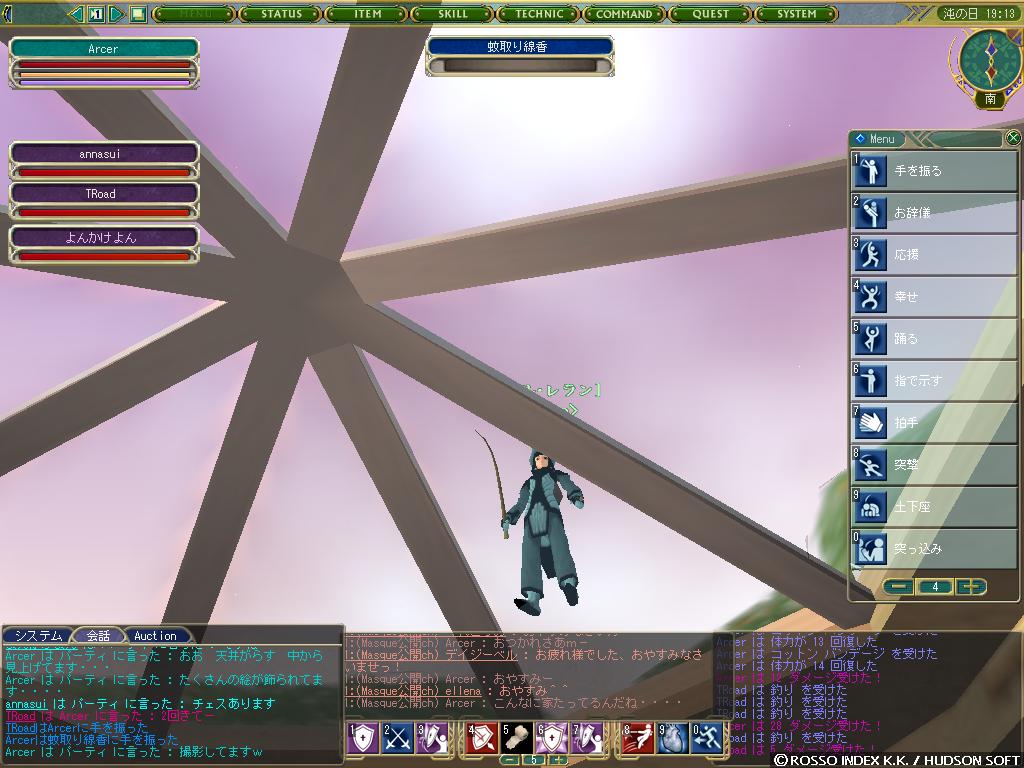
Task: Choose the お辞儀 bow emote
Action: [x=934, y=213]
